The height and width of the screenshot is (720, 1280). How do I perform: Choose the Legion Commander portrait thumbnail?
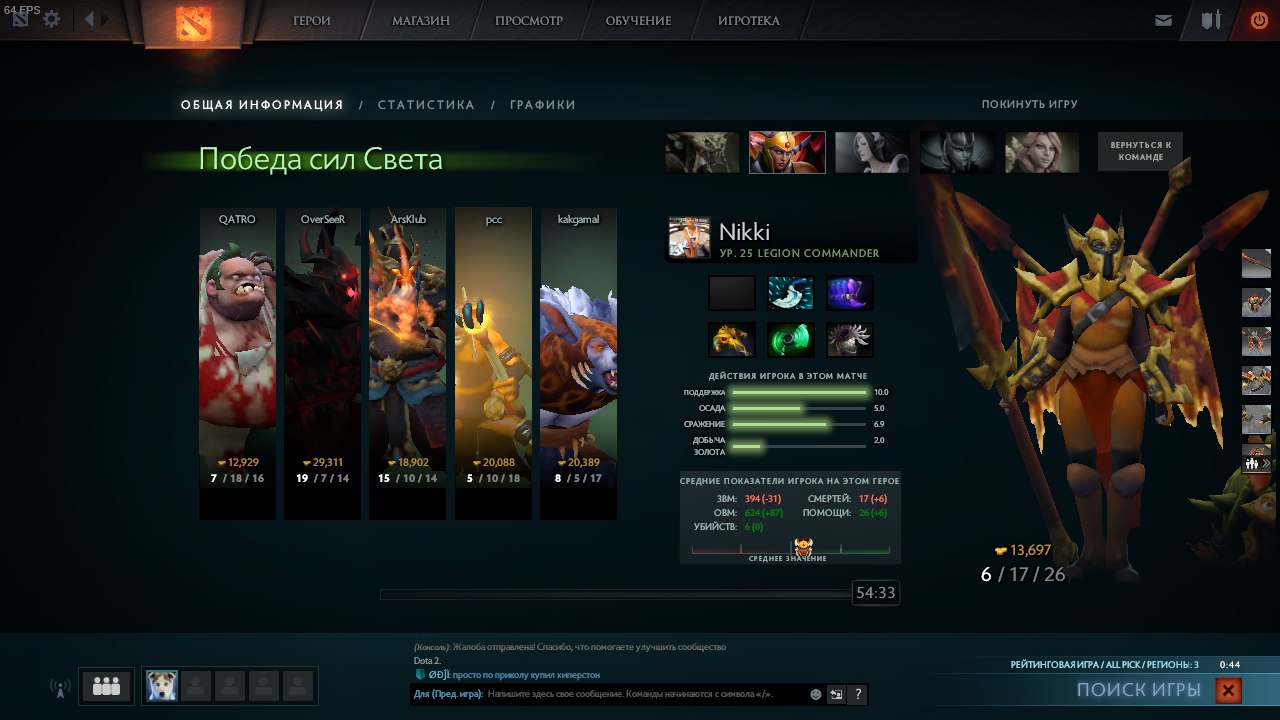[x=787, y=152]
